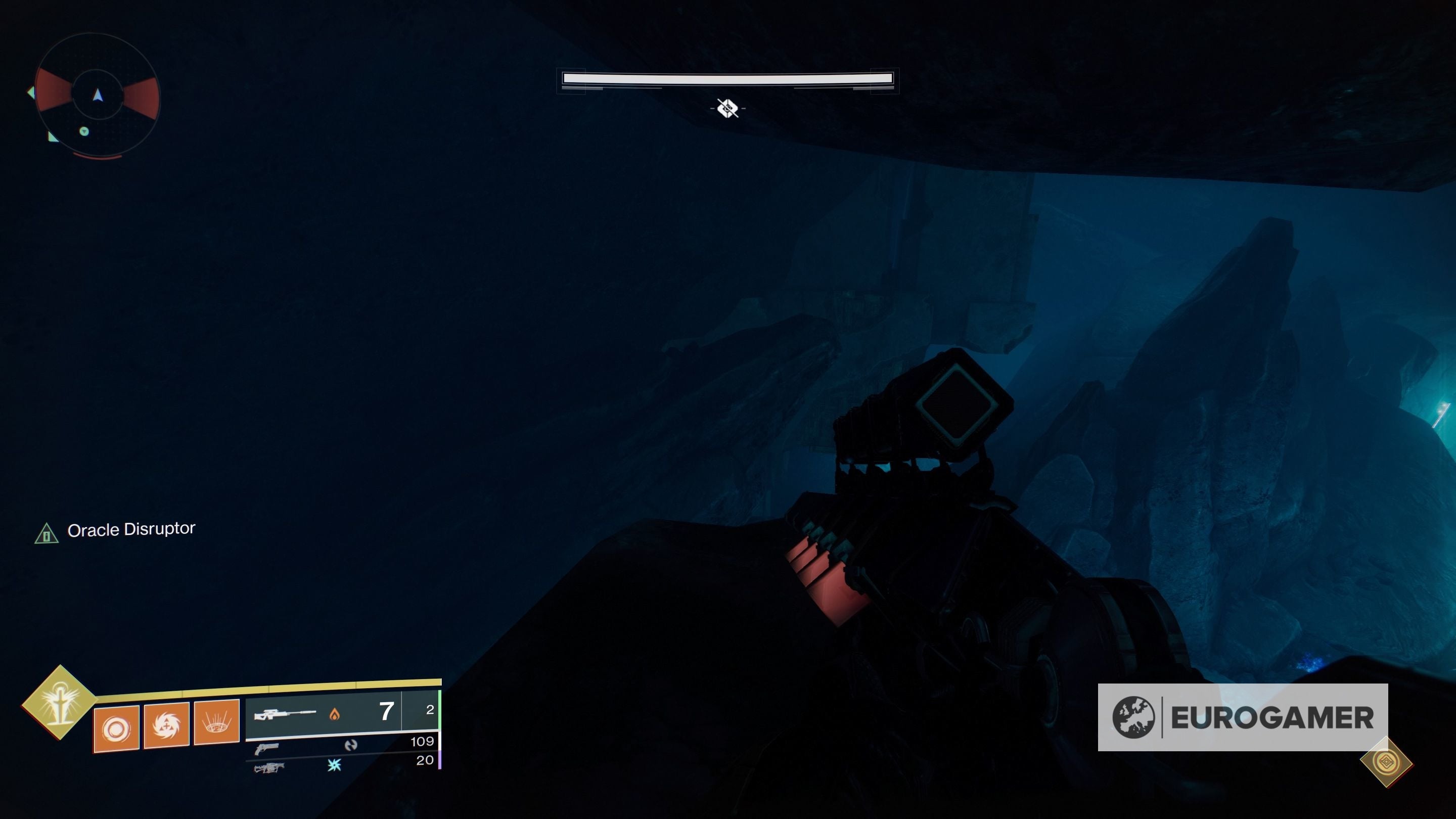Click the green waypoint marker on the radar
Screen dimensions: 1456x819
click(85, 131)
